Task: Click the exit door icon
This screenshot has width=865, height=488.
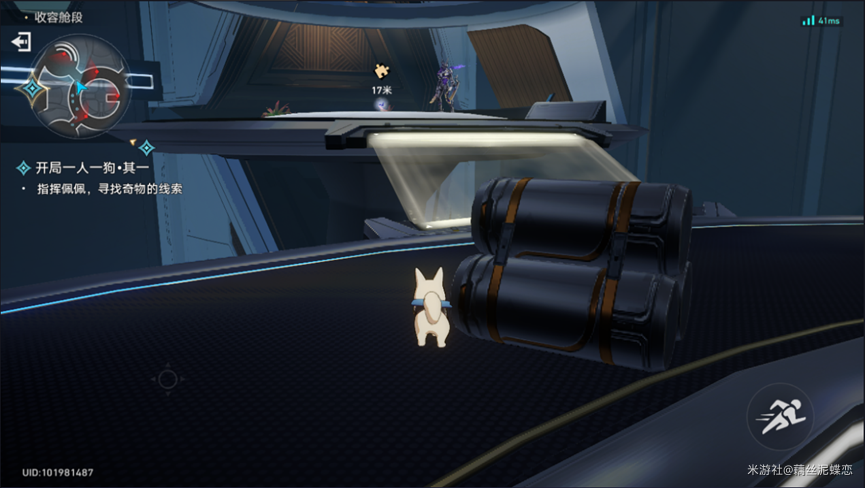Action: coord(21,42)
